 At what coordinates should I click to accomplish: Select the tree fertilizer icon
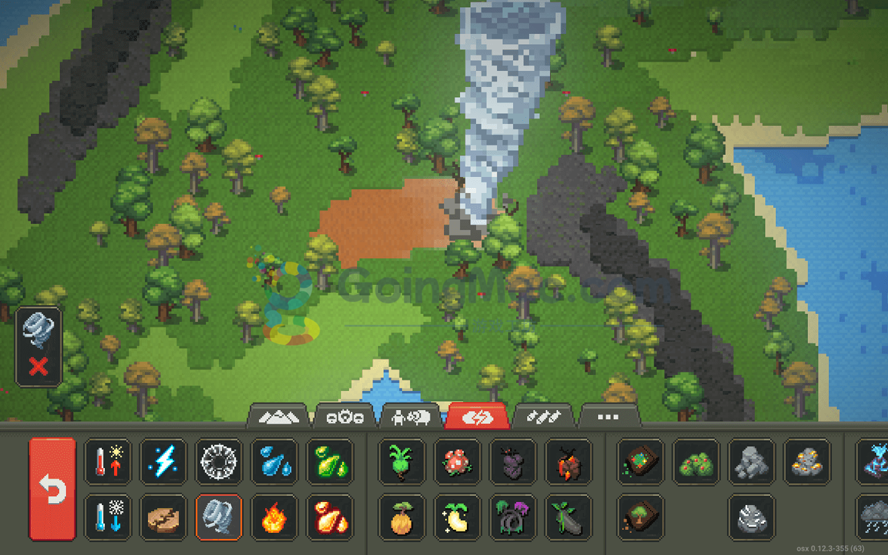(x=640, y=518)
